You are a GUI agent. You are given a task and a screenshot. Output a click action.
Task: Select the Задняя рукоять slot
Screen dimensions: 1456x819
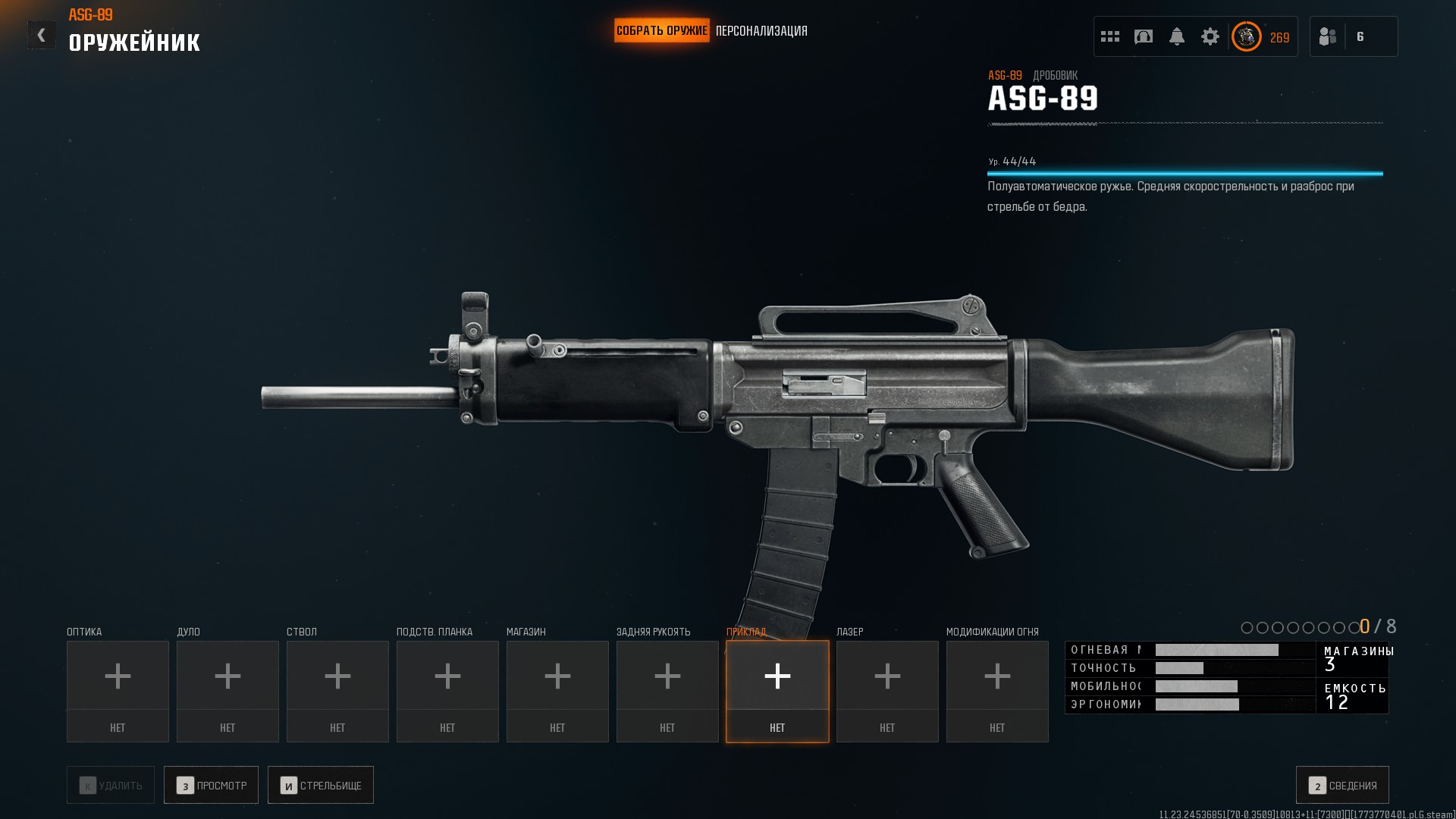(667, 691)
